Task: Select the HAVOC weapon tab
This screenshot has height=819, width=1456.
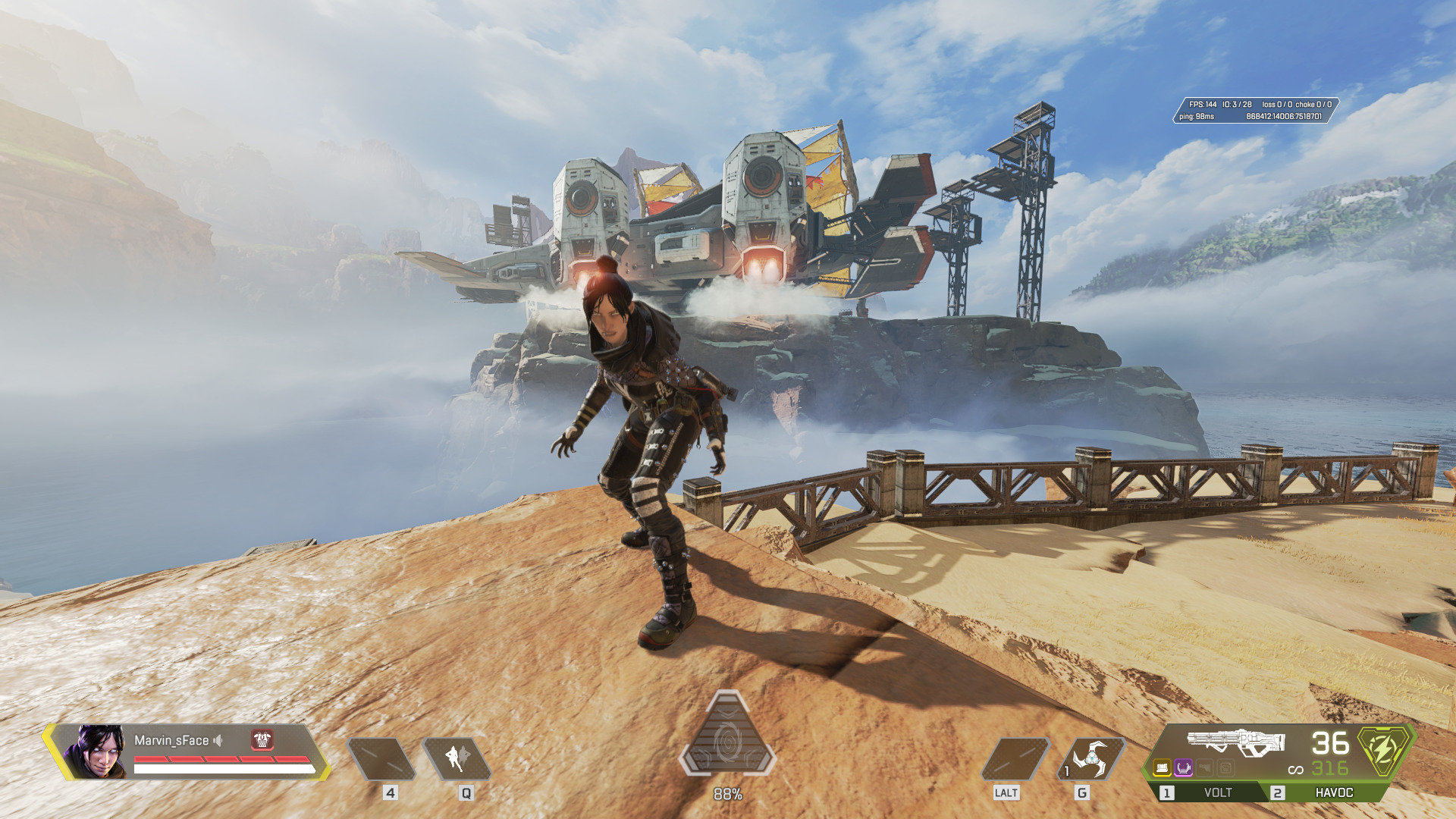Action: coord(1332,792)
